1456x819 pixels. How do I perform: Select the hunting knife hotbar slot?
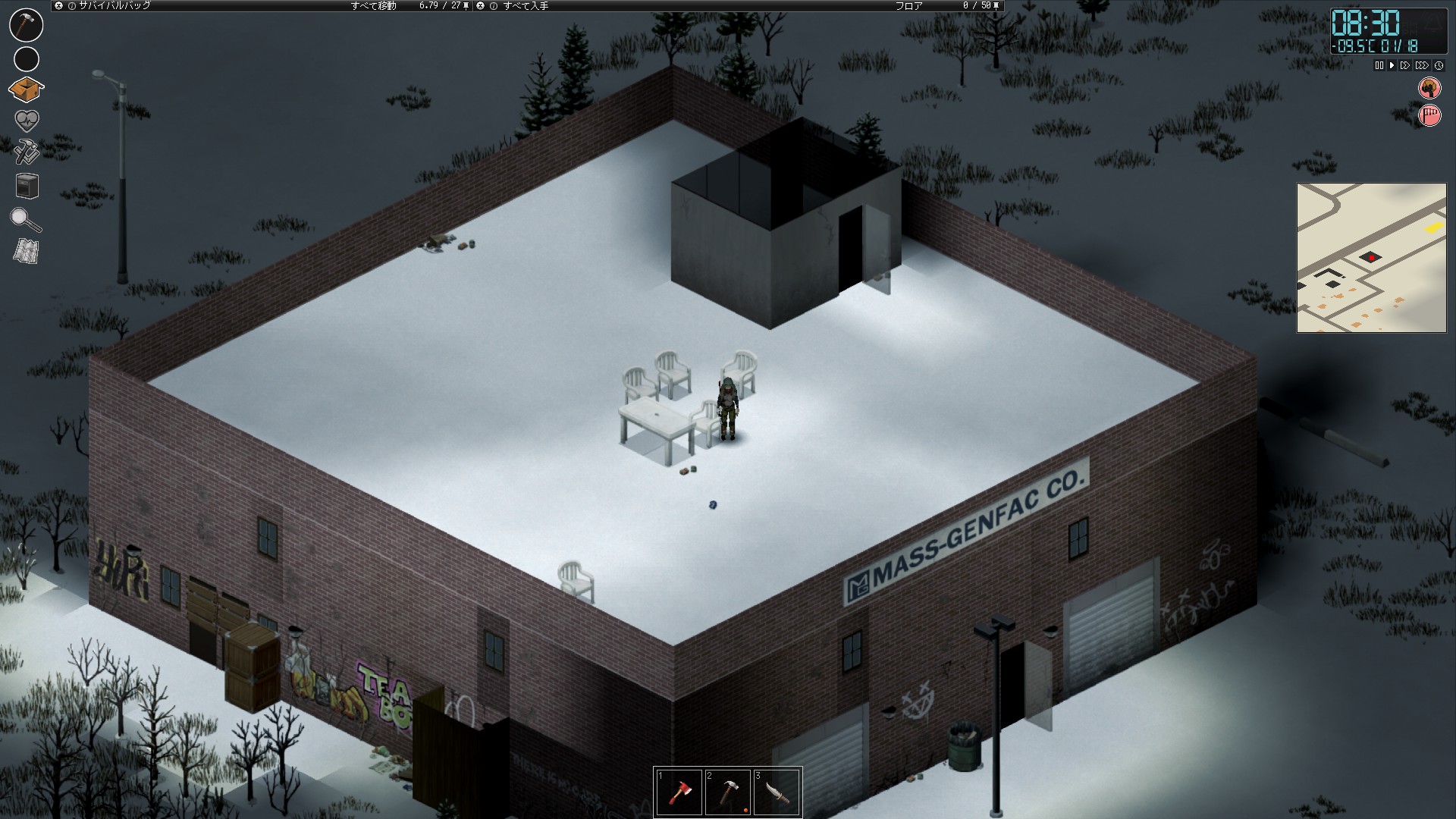[x=777, y=792]
